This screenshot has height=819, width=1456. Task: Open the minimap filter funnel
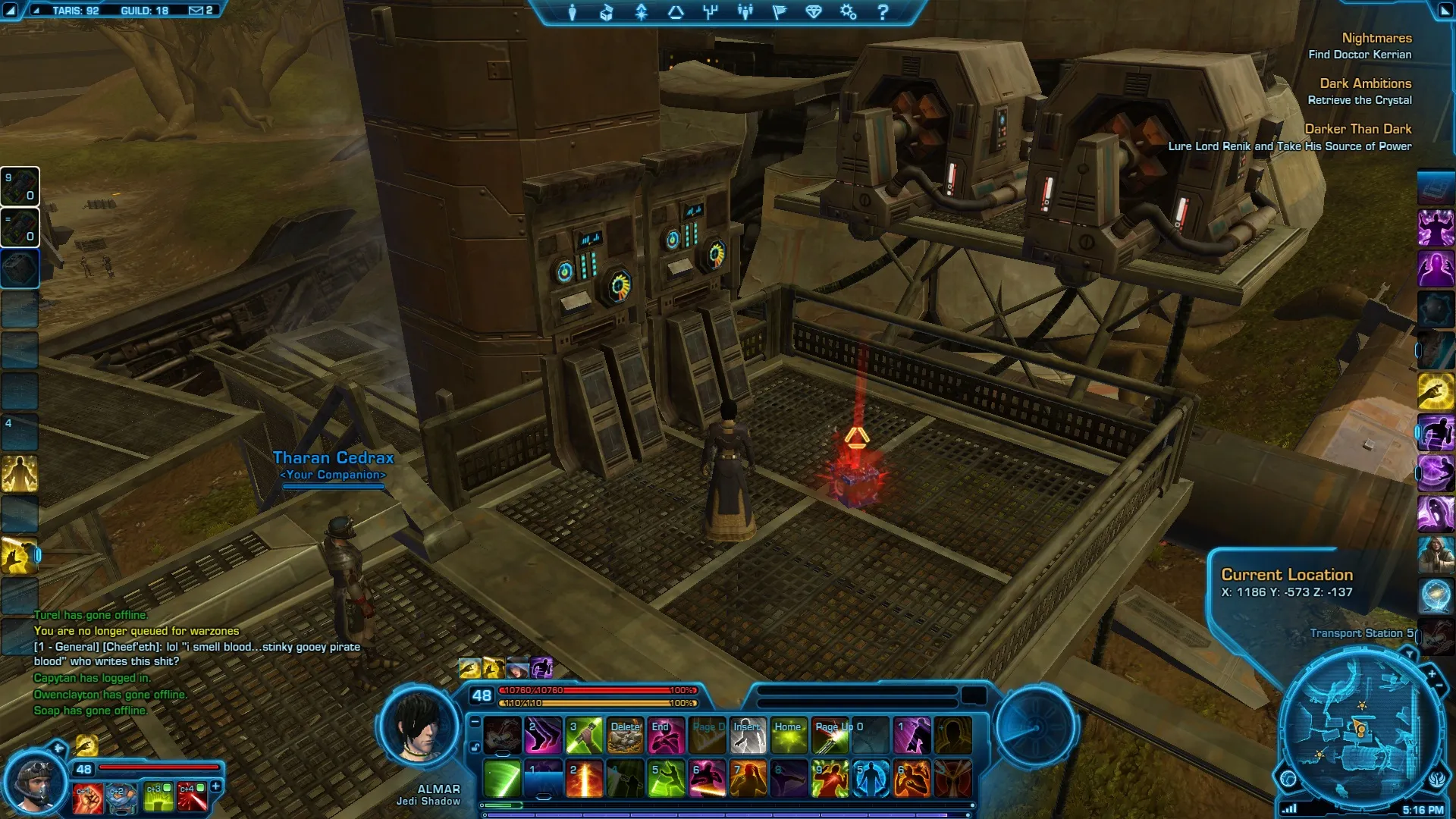tap(1409, 653)
